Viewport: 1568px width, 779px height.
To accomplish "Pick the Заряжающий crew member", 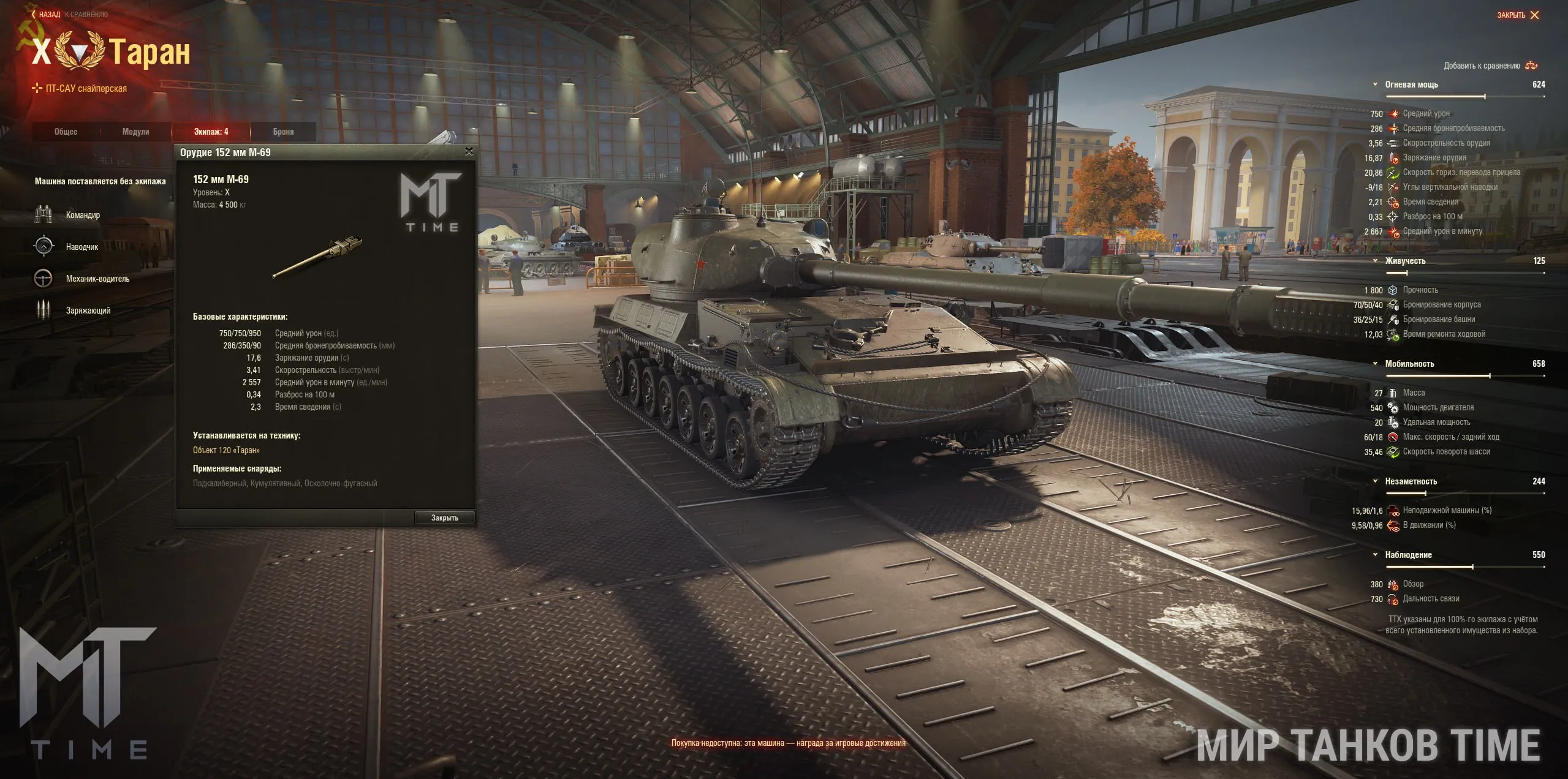I will pyautogui.click(x=88, y=310).
